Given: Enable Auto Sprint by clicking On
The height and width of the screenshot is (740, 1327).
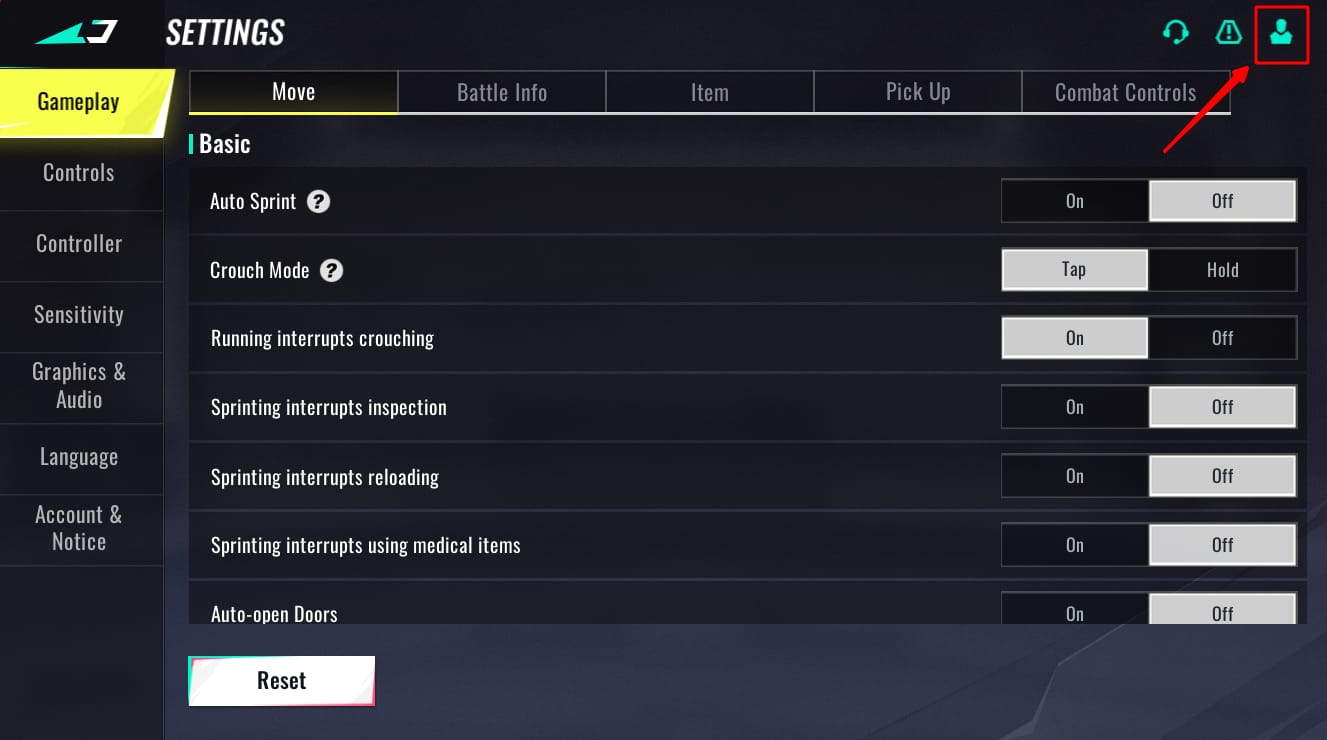Looking at the screenshot, I should pyautogui.click(x=1074, y=201).
